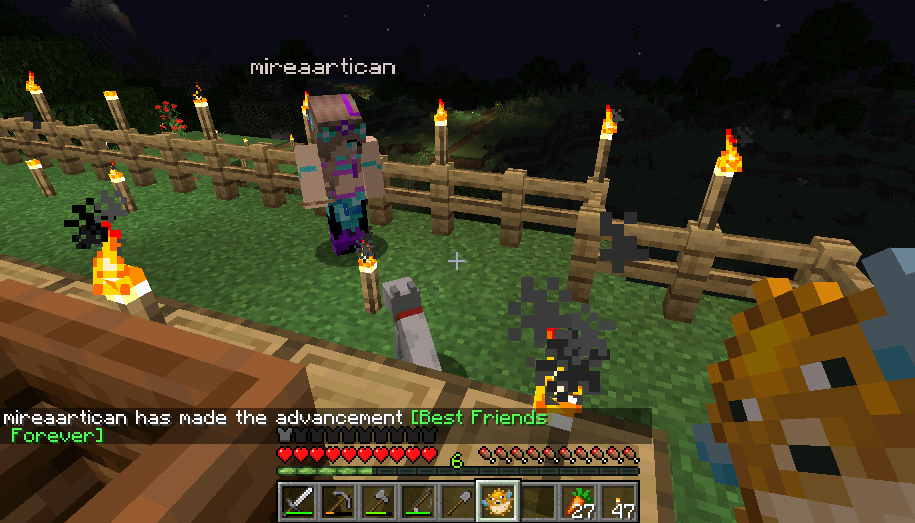Select the carrot stack of 27
Viewport: 915px width, 523px height.
tap(577, 500)
